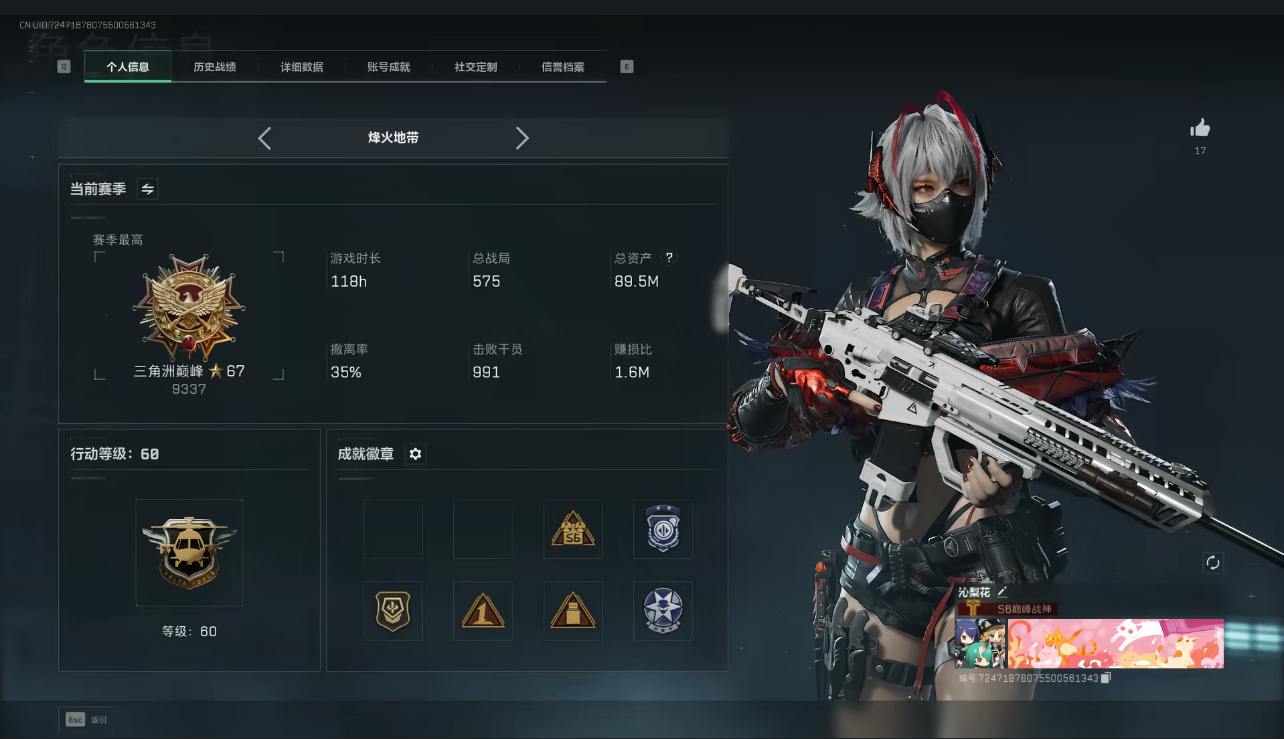Select the blue shield commendation badge
The width and height of the screenshot is (1284, 739).
point(662,528)
